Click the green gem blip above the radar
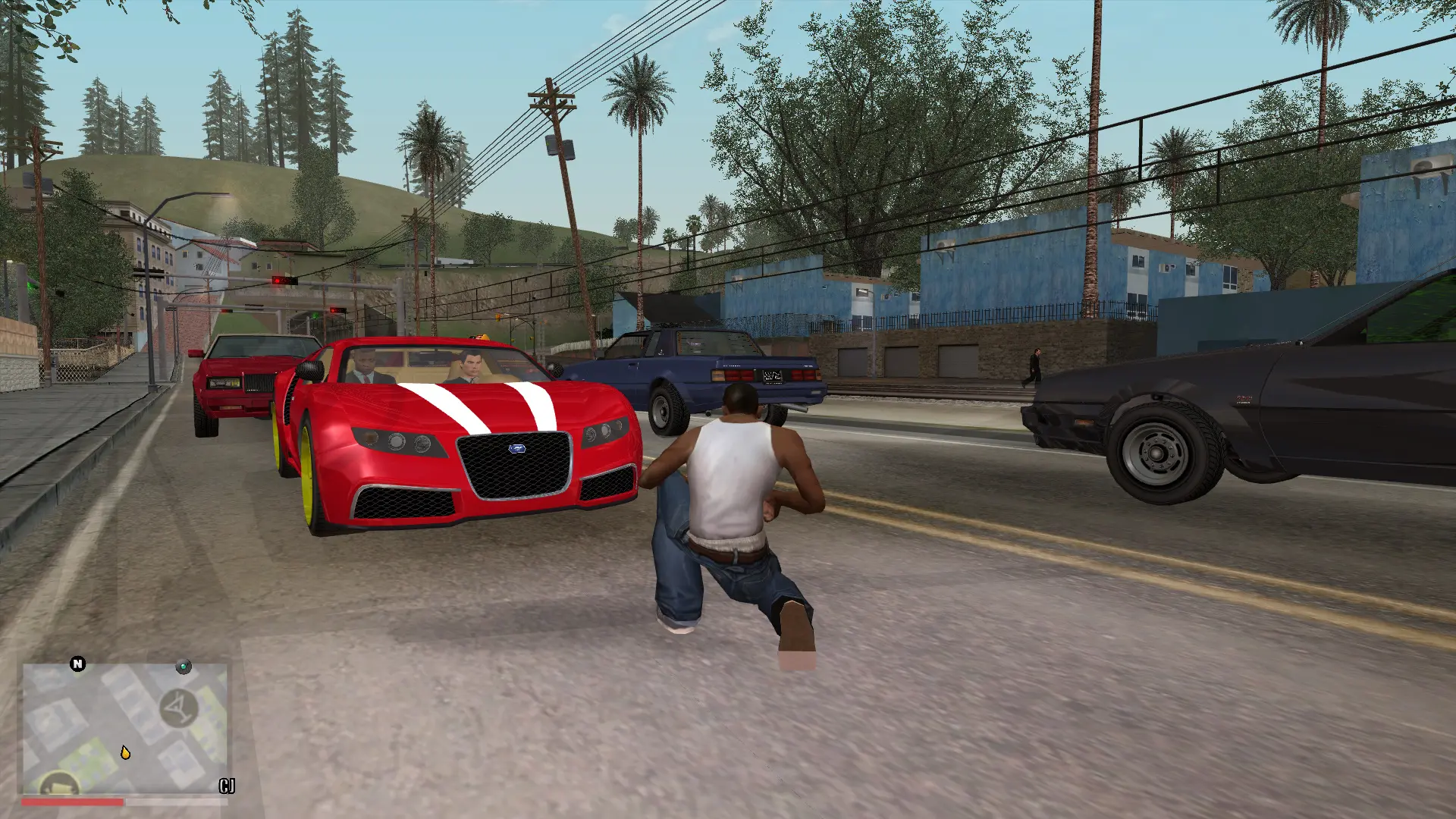Screen dimensions: 1456x819 184,666
